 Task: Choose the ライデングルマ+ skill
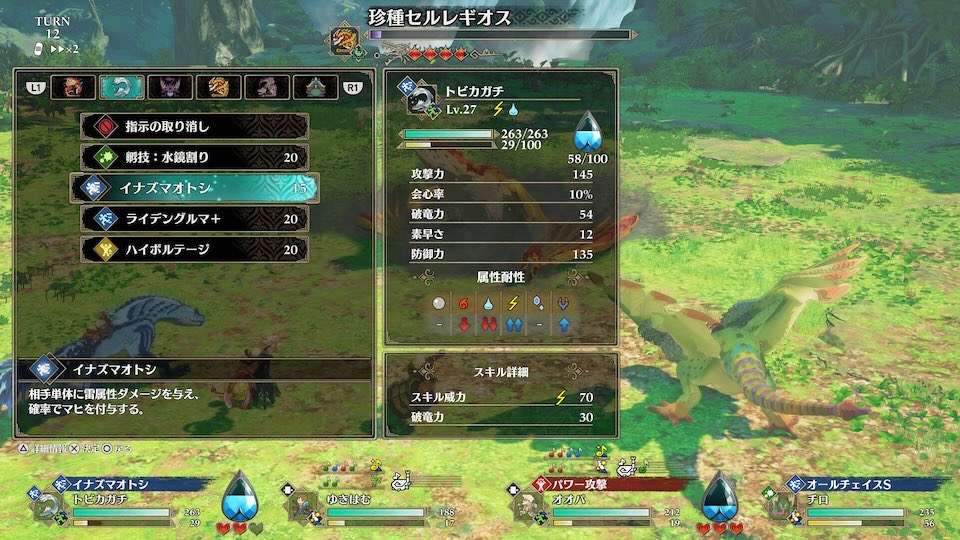pyautogui.click(x=195, y=218)
